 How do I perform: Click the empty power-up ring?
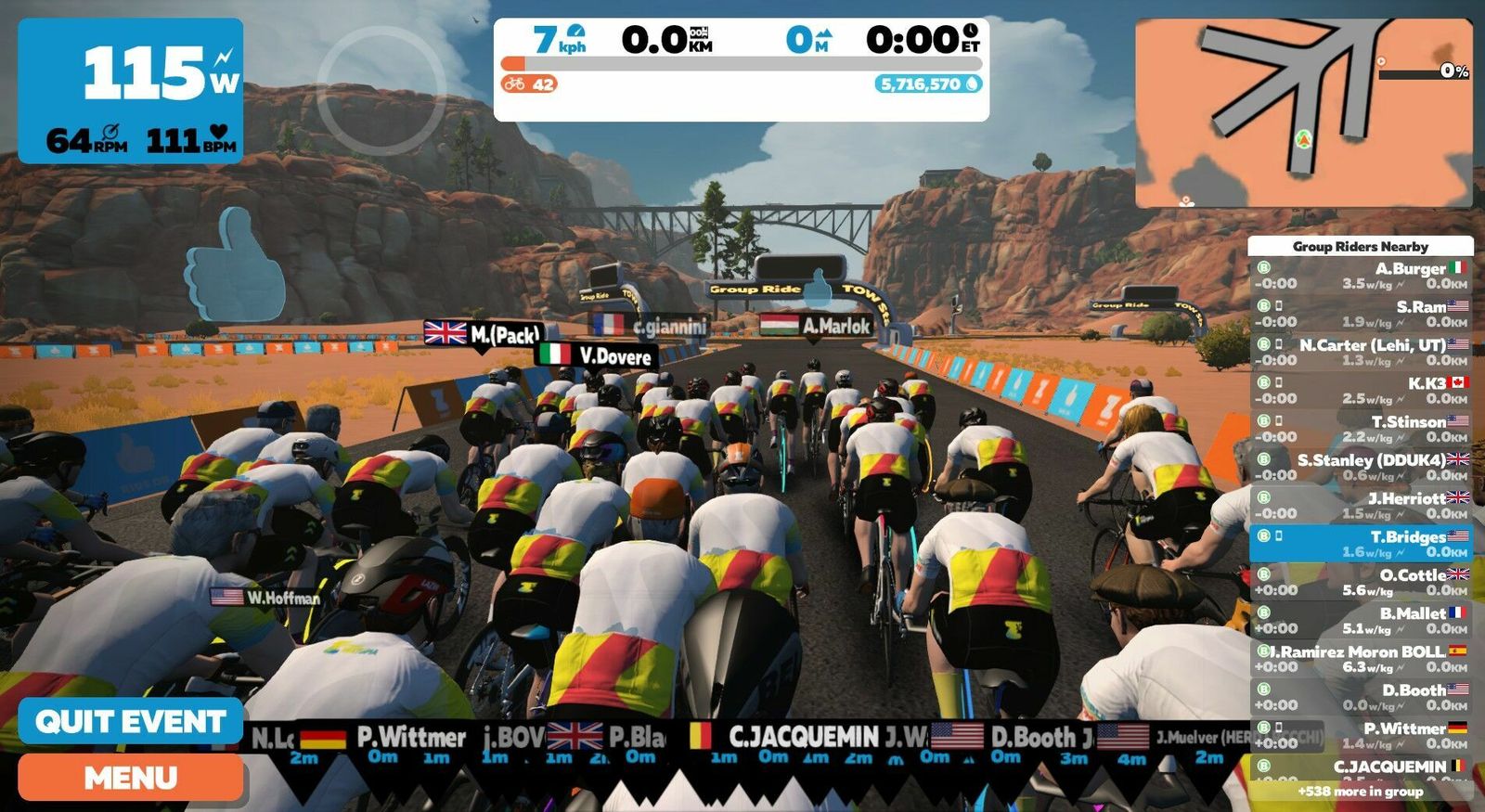[x=381, y=90]
